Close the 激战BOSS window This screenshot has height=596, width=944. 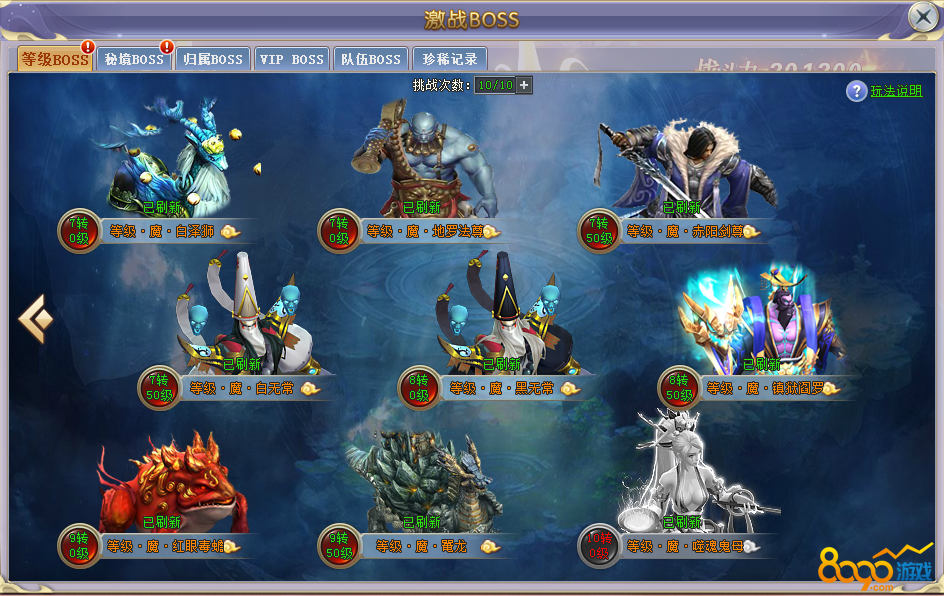922,17
